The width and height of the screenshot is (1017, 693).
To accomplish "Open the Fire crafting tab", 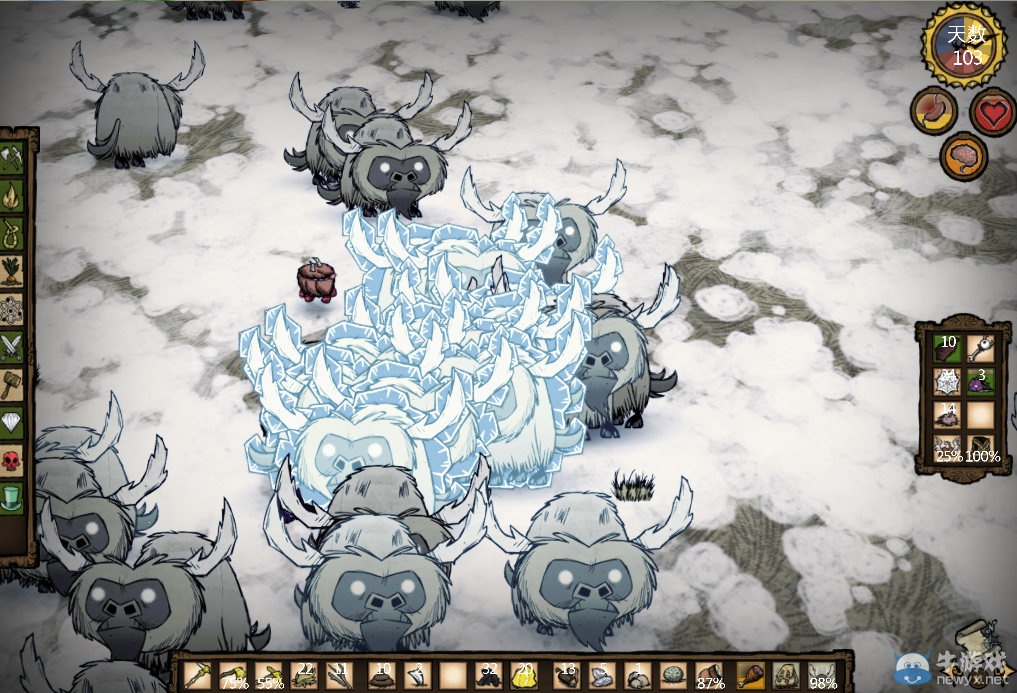I will point(12,194).
